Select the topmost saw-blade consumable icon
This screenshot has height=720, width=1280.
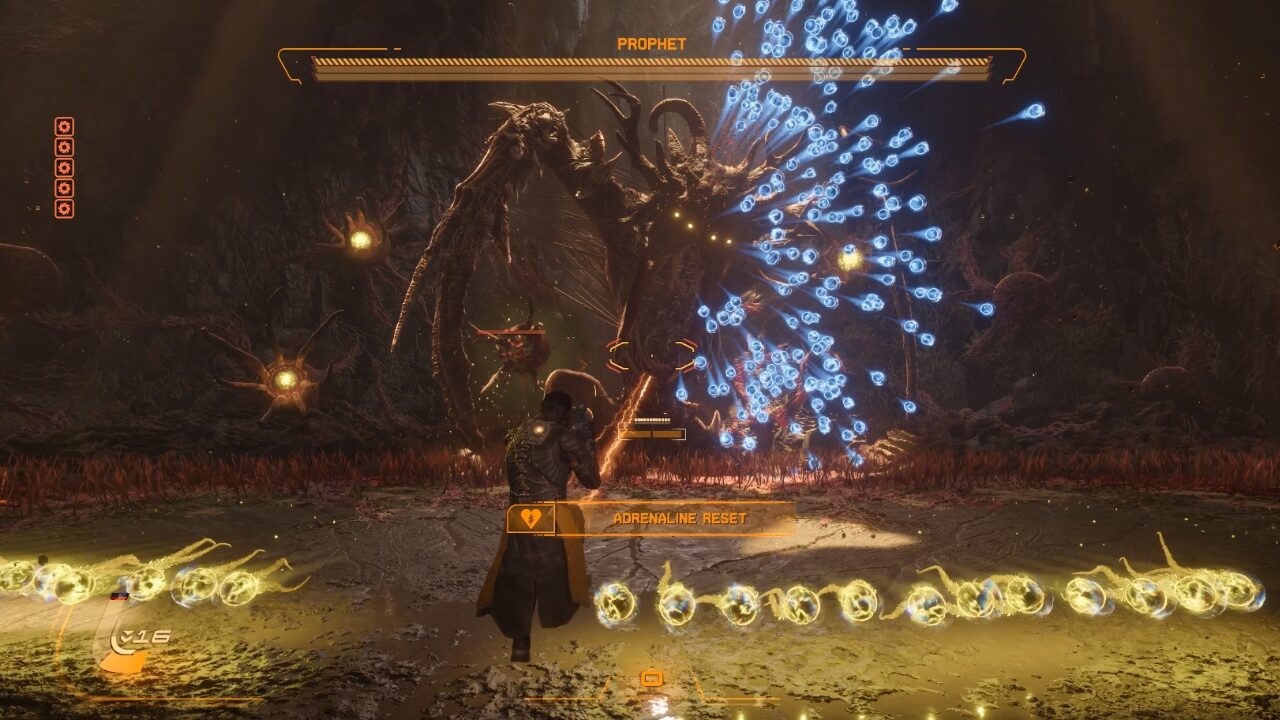[64, 126]
